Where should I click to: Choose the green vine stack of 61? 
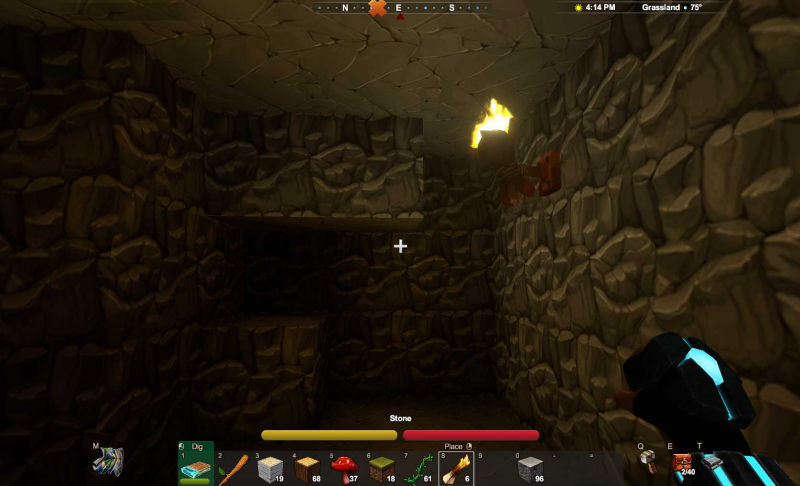click(419, 467)
